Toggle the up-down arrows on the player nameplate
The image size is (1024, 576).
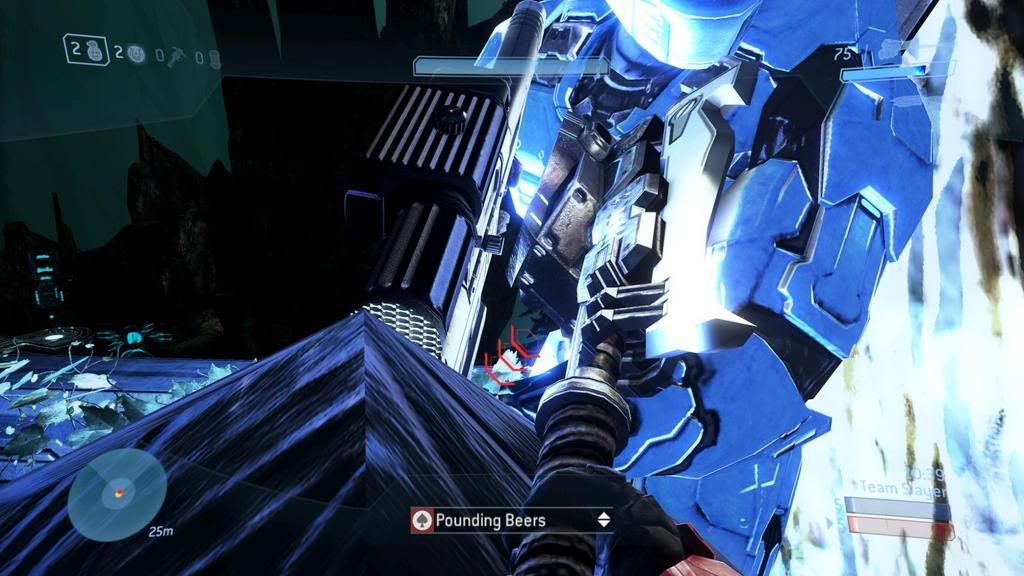pos(603,520)
